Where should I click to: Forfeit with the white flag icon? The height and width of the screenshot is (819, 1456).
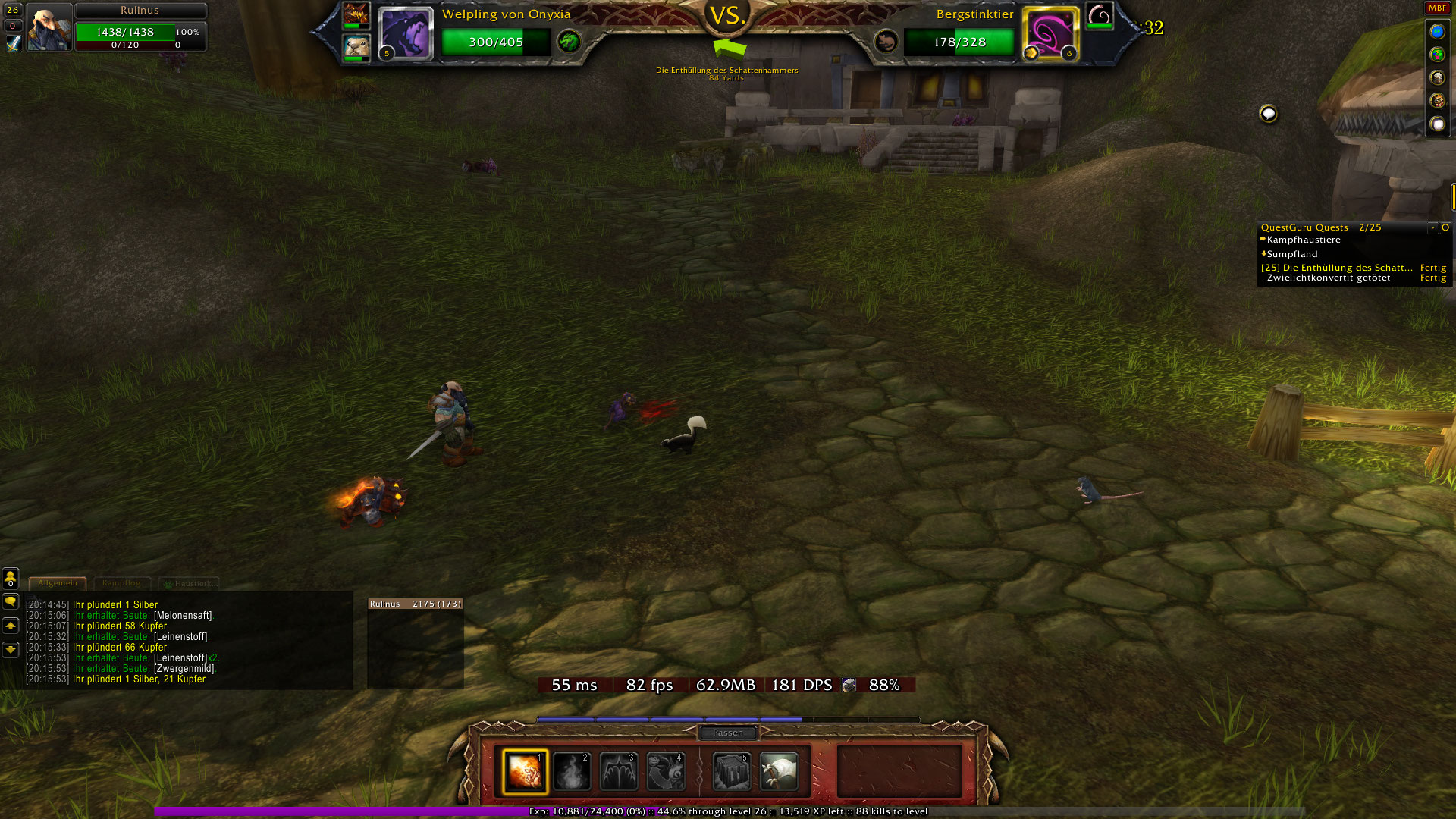point(779,771)
